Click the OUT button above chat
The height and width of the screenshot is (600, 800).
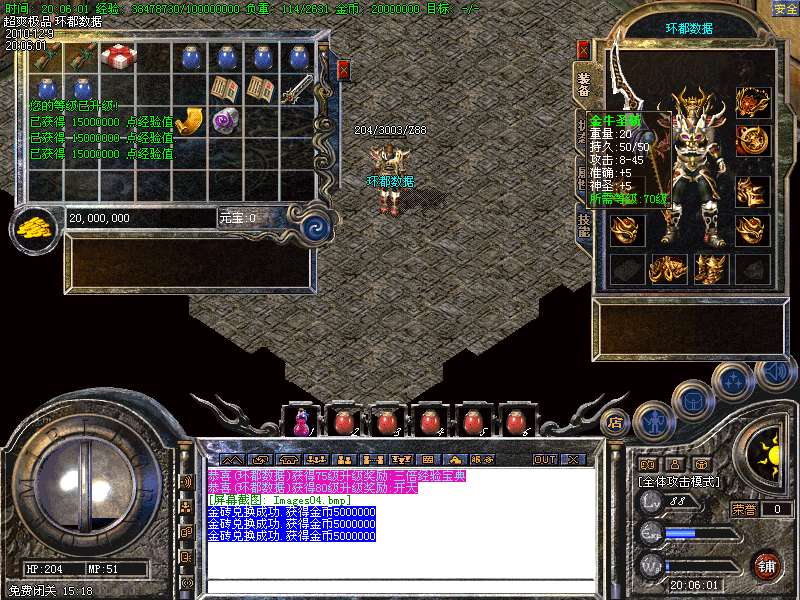[x=545, y=459]
